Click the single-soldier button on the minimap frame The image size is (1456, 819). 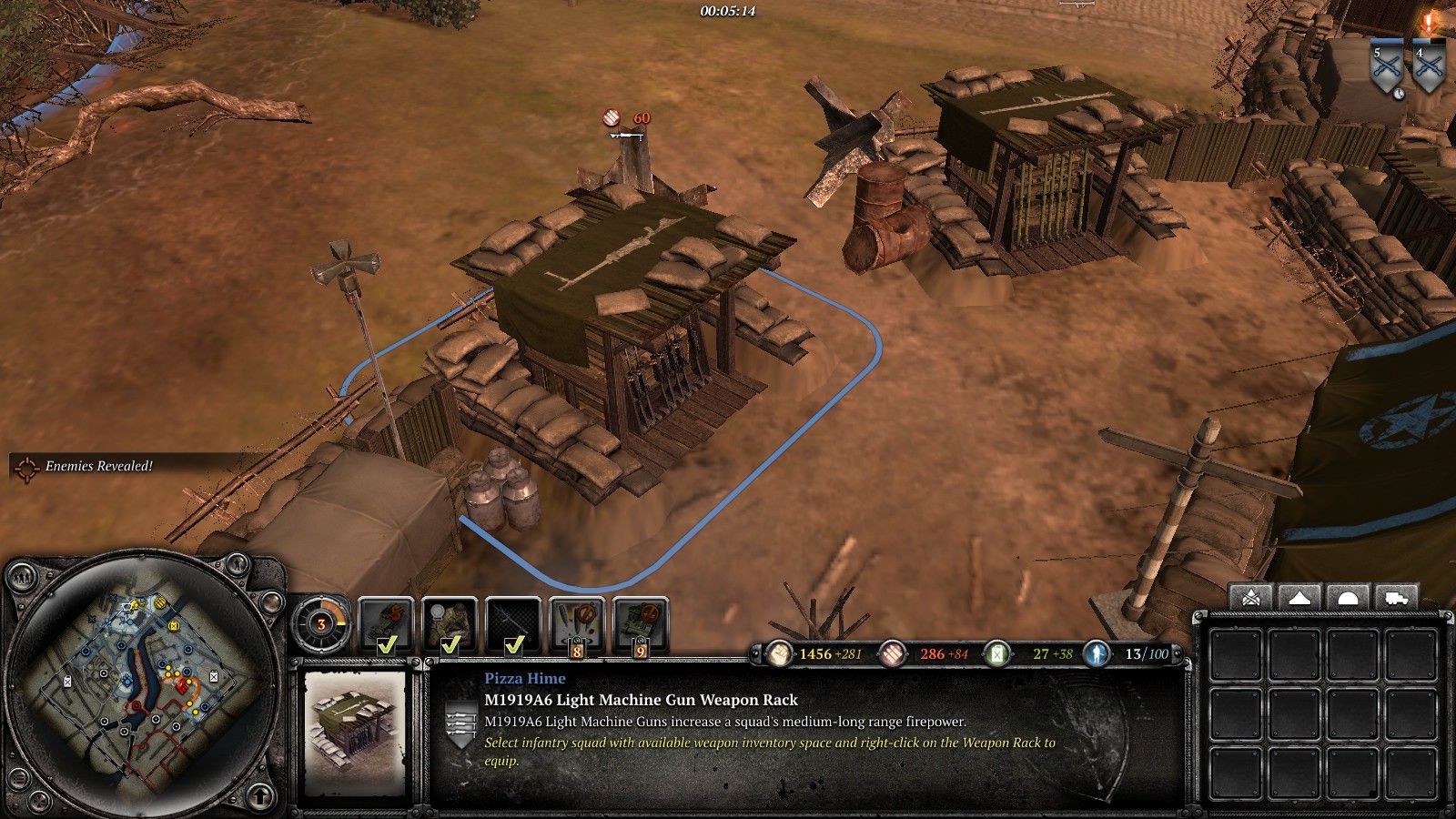point(238,566)
